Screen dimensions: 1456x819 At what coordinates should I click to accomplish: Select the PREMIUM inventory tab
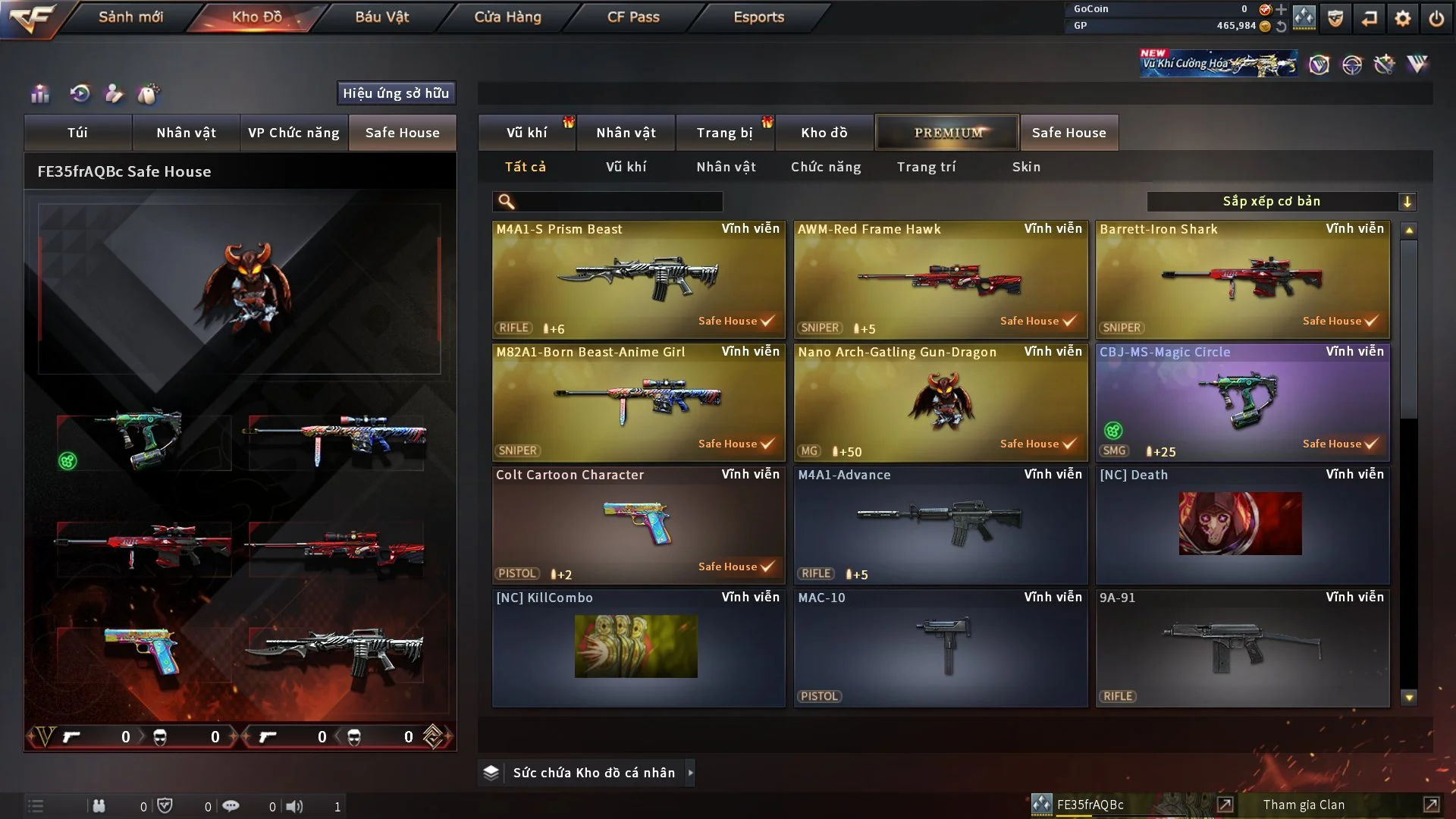[x=947, y=133]
